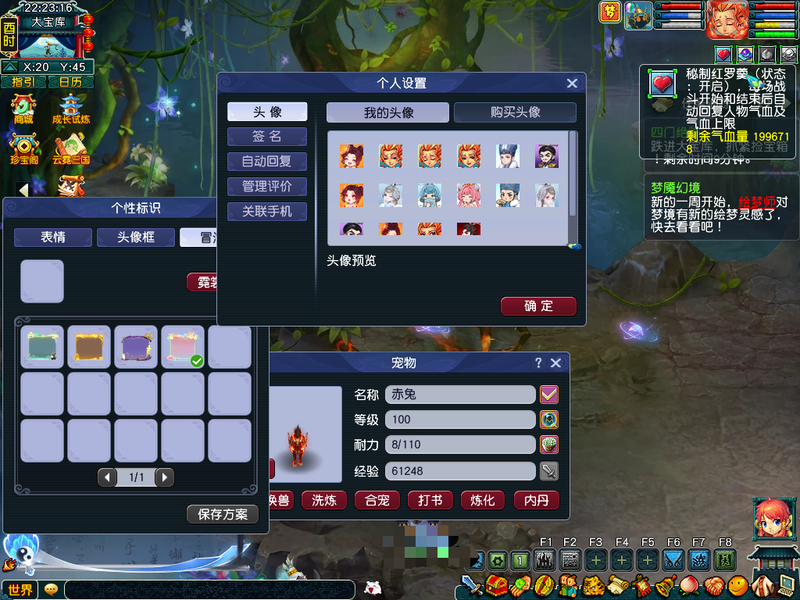Choose the 炼化 button
Image resolution: width=800 pixels, height=600 pixels.
pos(483,499)
